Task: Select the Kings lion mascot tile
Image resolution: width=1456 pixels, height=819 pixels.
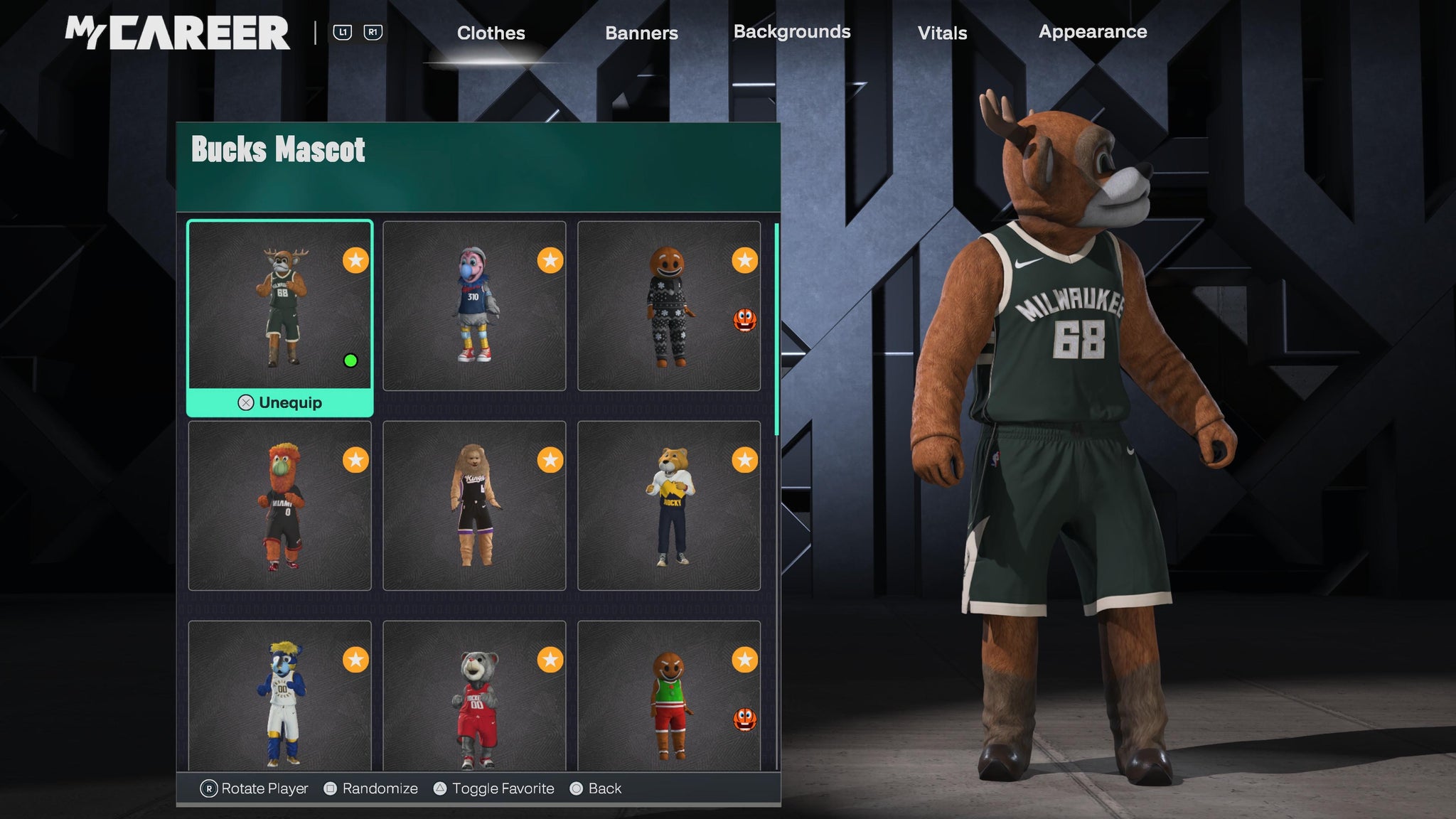Action: tap(474, 505)
